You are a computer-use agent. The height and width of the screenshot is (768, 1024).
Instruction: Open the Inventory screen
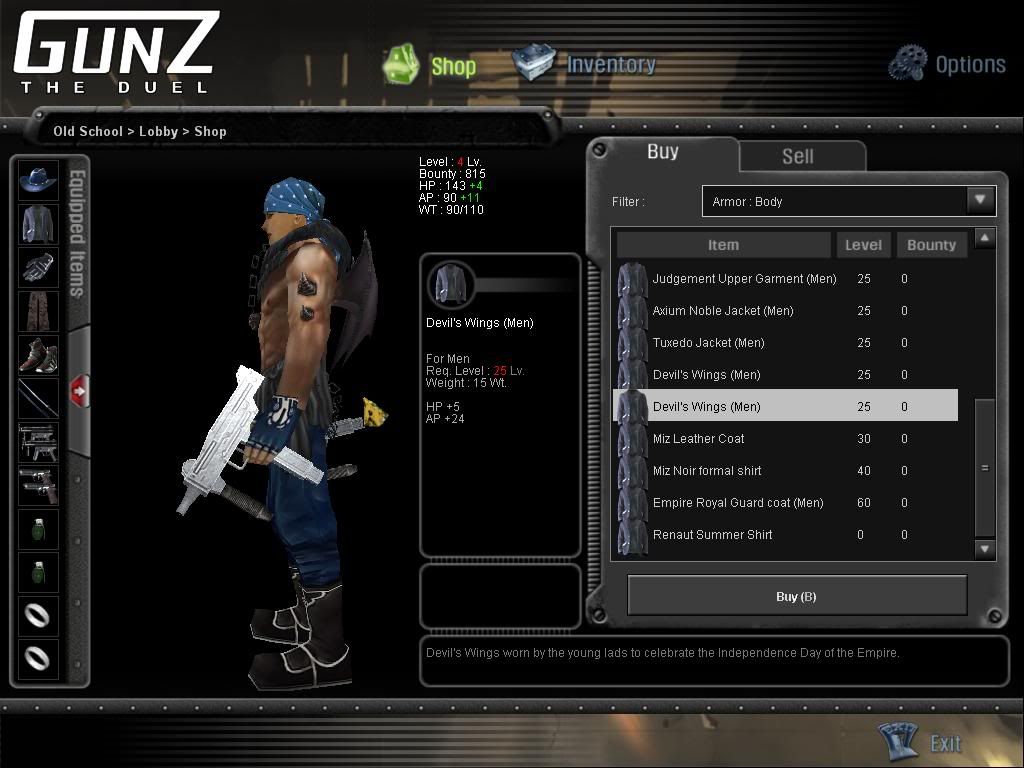click(585, 64)
